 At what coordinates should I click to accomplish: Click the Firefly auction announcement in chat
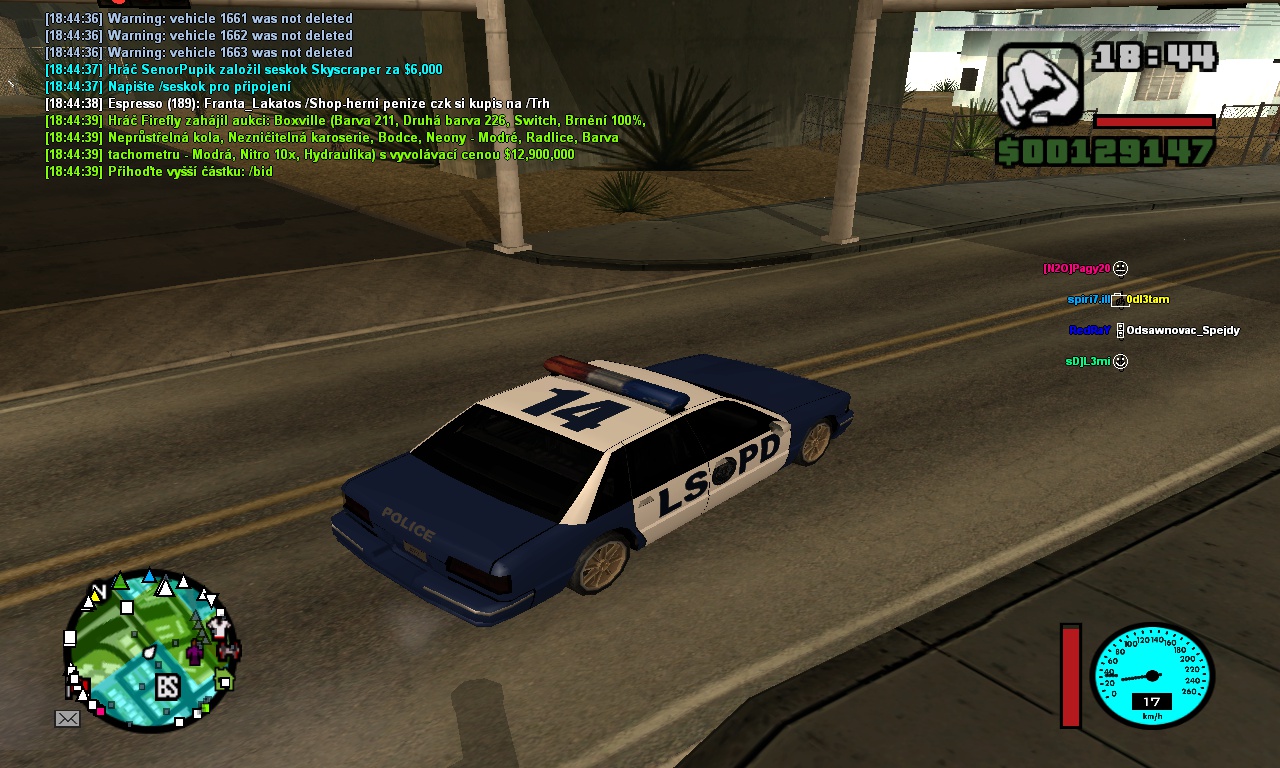[345, 120]
